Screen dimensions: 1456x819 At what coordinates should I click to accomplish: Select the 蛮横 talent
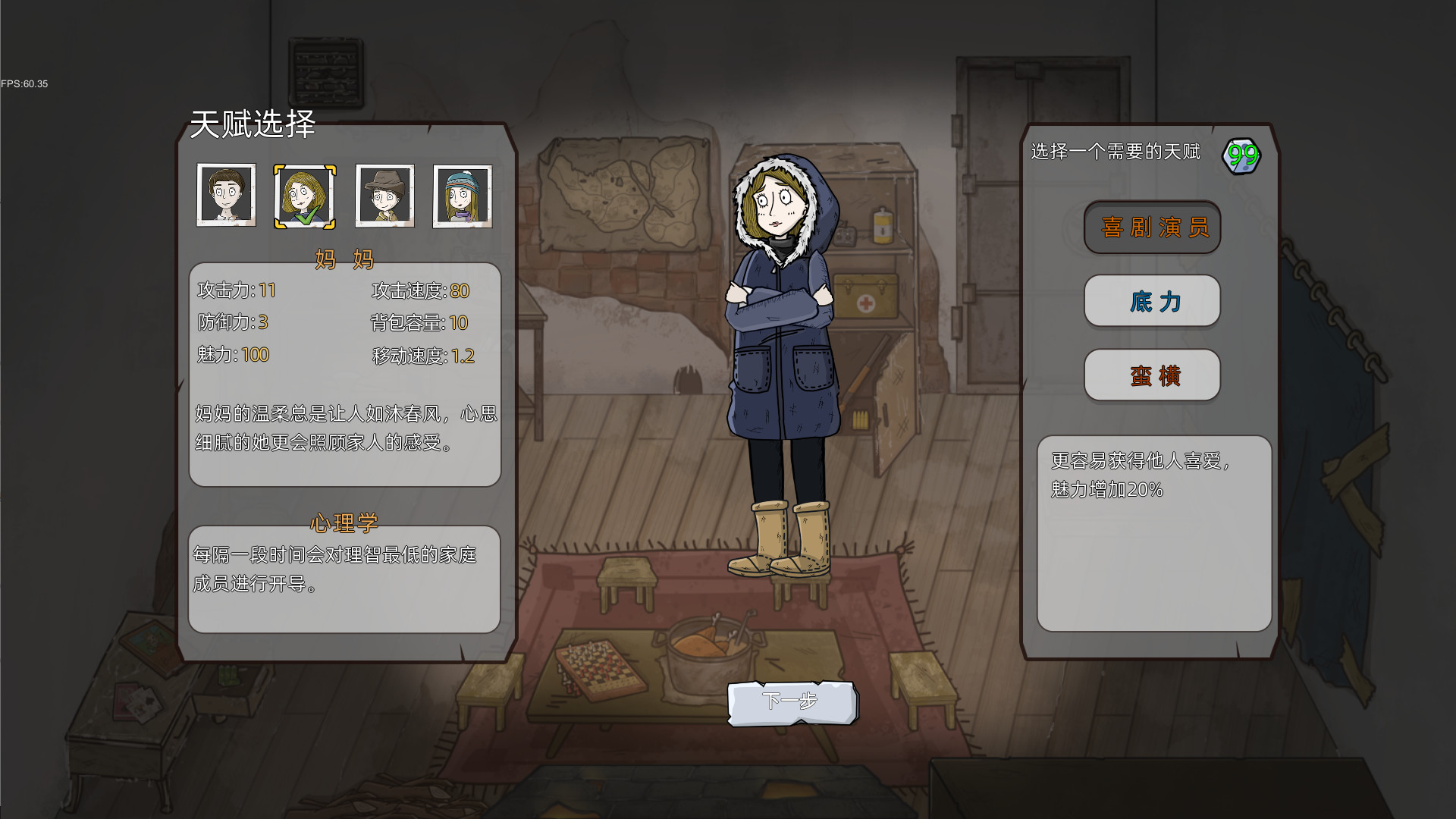point(1152,375)
